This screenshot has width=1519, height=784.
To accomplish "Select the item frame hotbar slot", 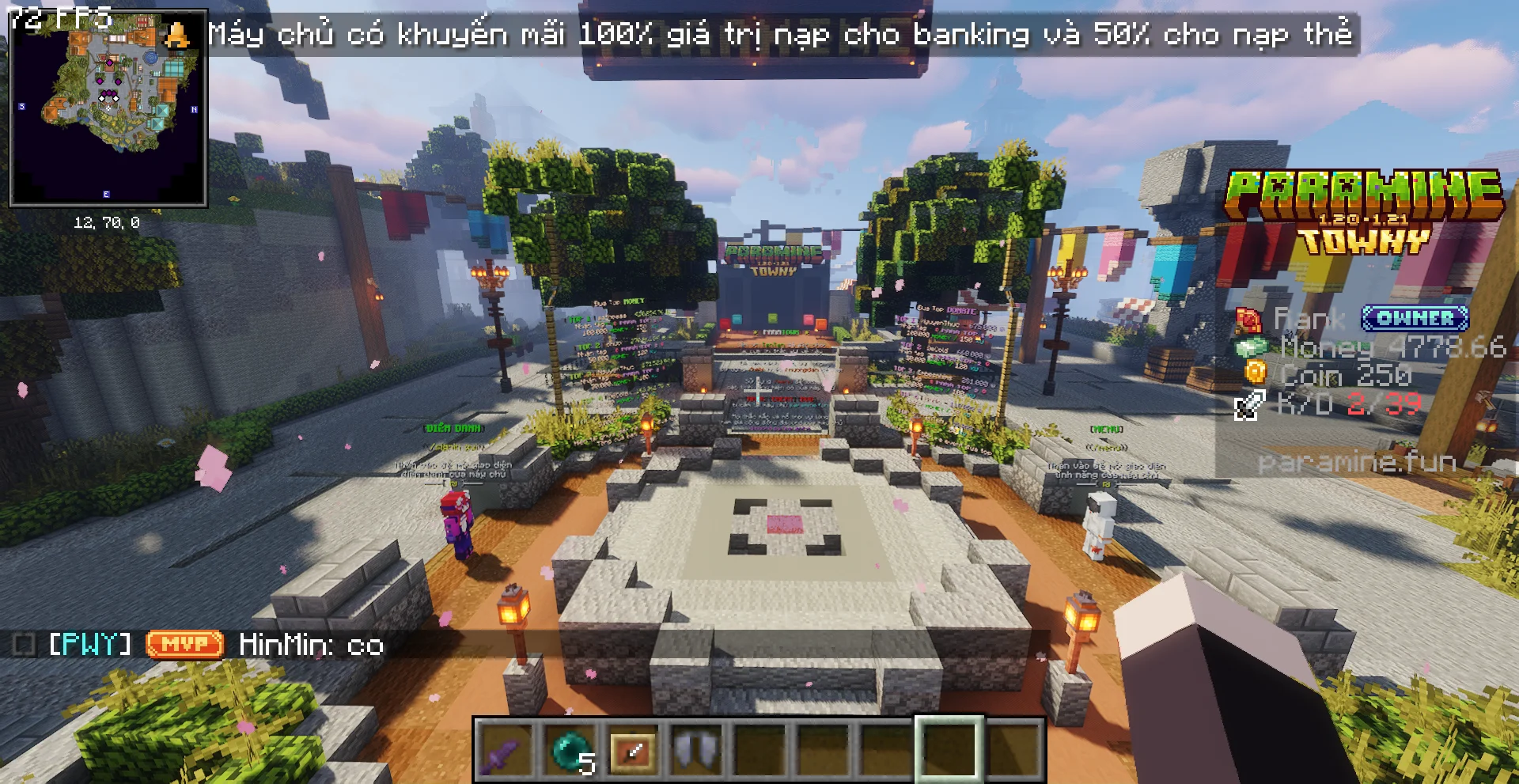I will [633, 750].
